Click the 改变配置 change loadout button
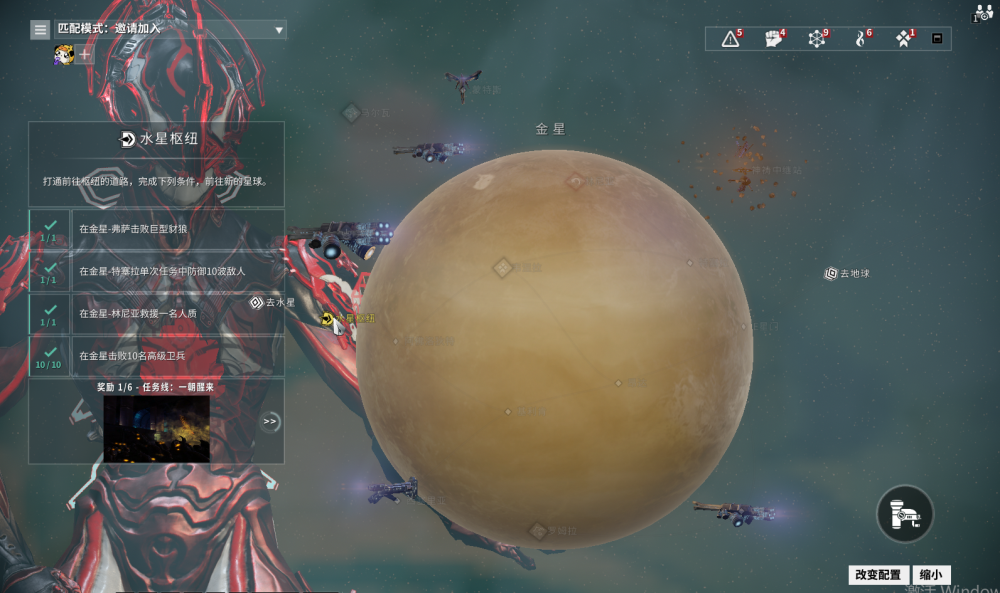This screenshot has height=593, width=1000. tap(879, 575)
